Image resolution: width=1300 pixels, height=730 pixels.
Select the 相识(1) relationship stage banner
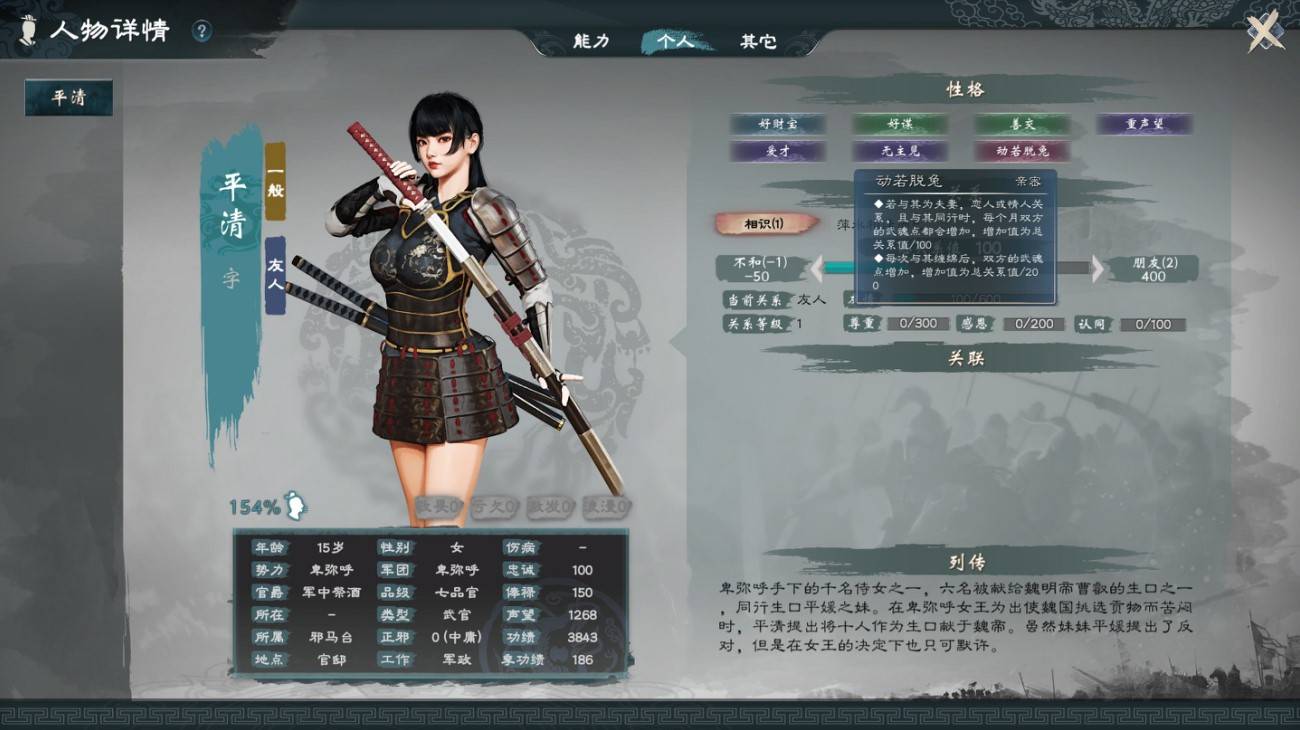tap(764, 224)
